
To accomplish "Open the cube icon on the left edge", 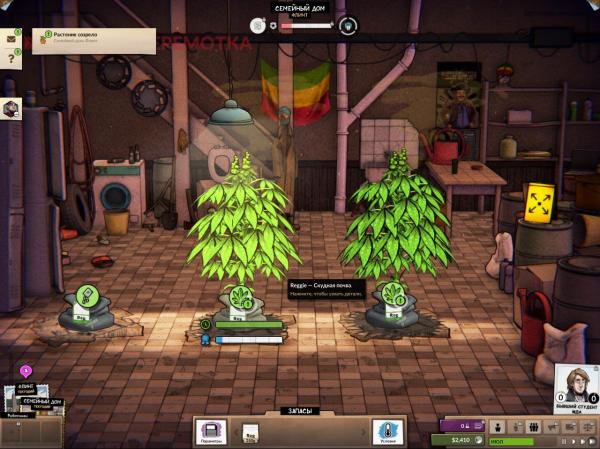I will 11,109.
